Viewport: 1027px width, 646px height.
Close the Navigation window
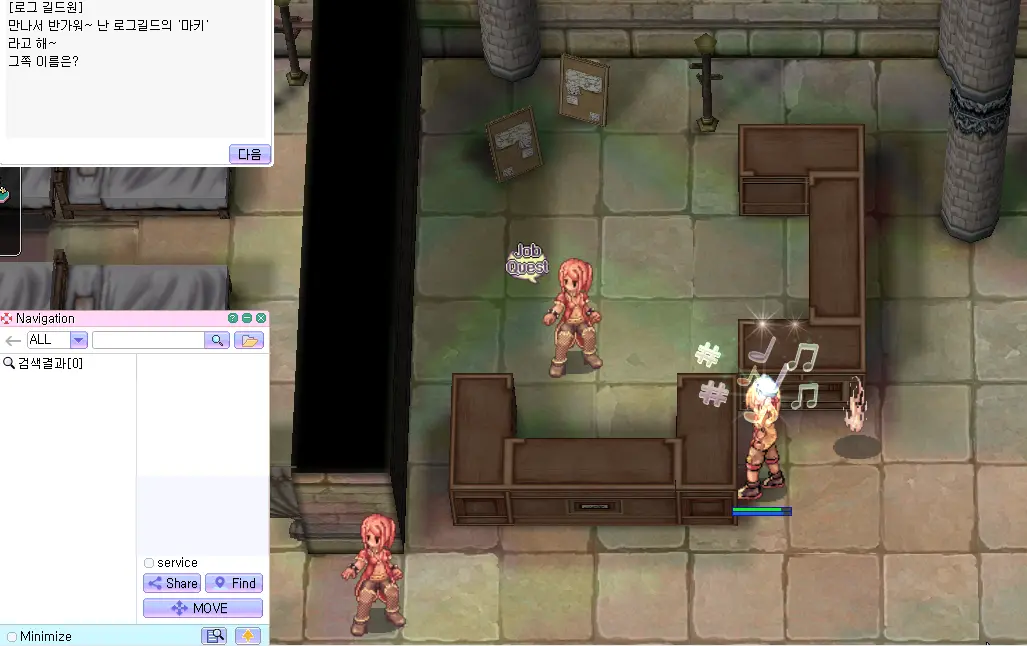[261, 318]
